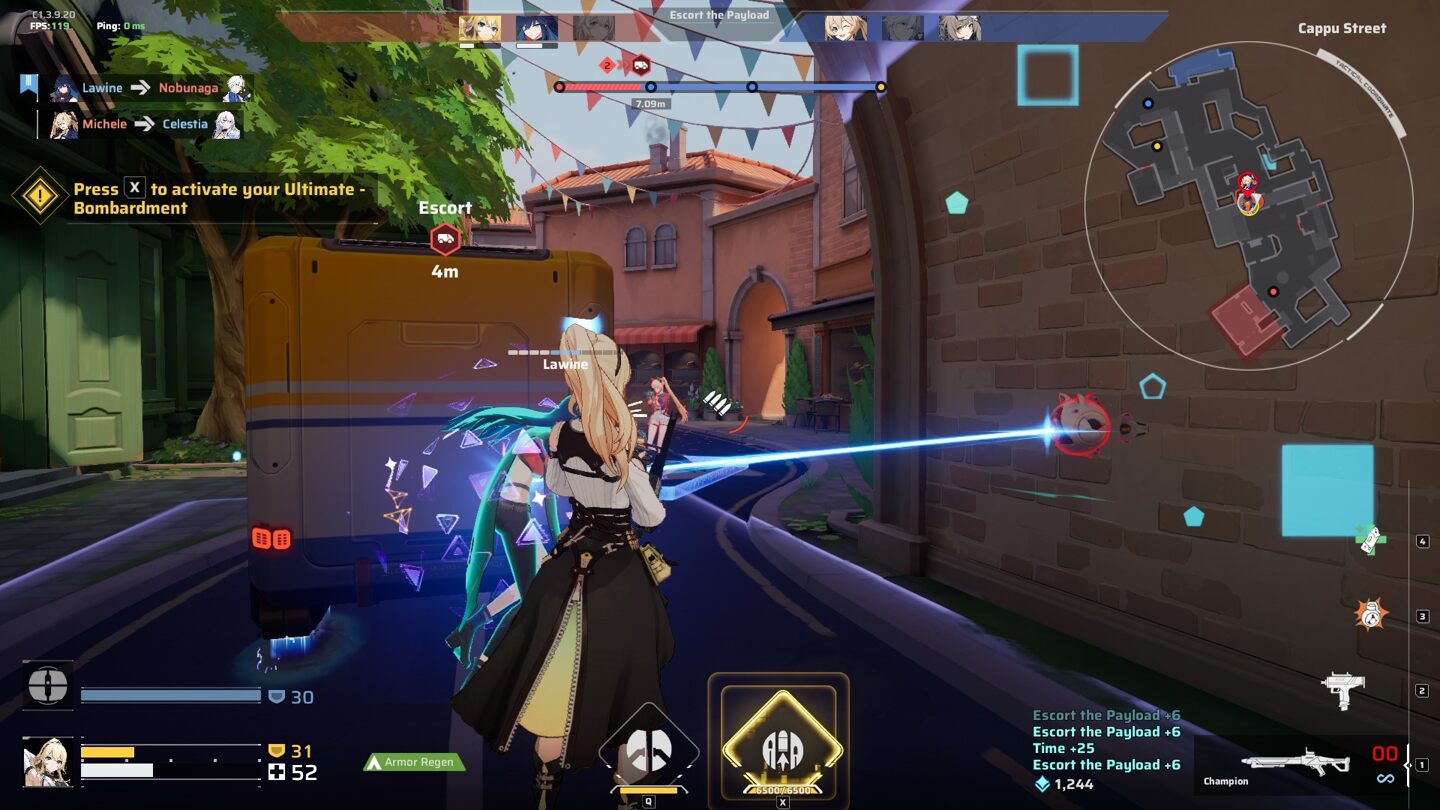Click the yellow warning icon beside ultimate hint
Screen dimensions: 1440x810
pos(40,196)
